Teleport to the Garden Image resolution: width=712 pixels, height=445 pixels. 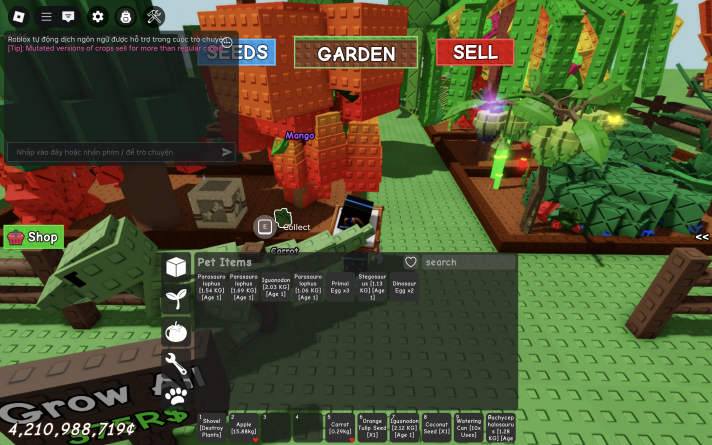(x=356, y=53)
